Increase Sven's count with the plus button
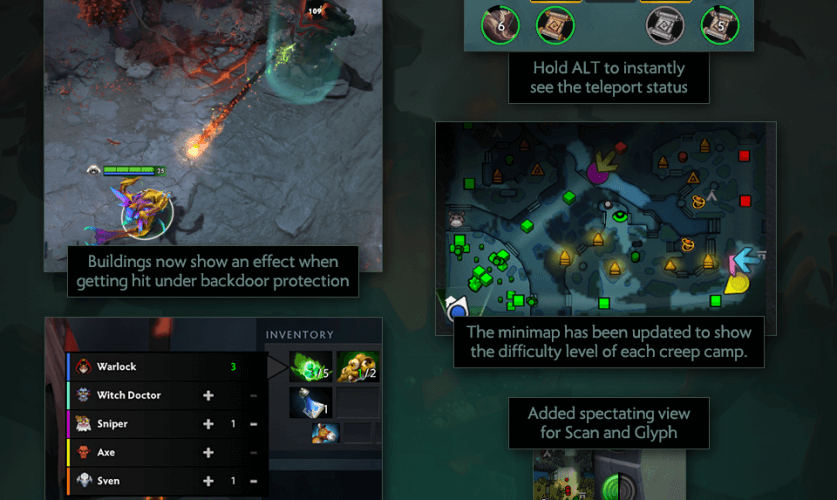 [209, 481]
